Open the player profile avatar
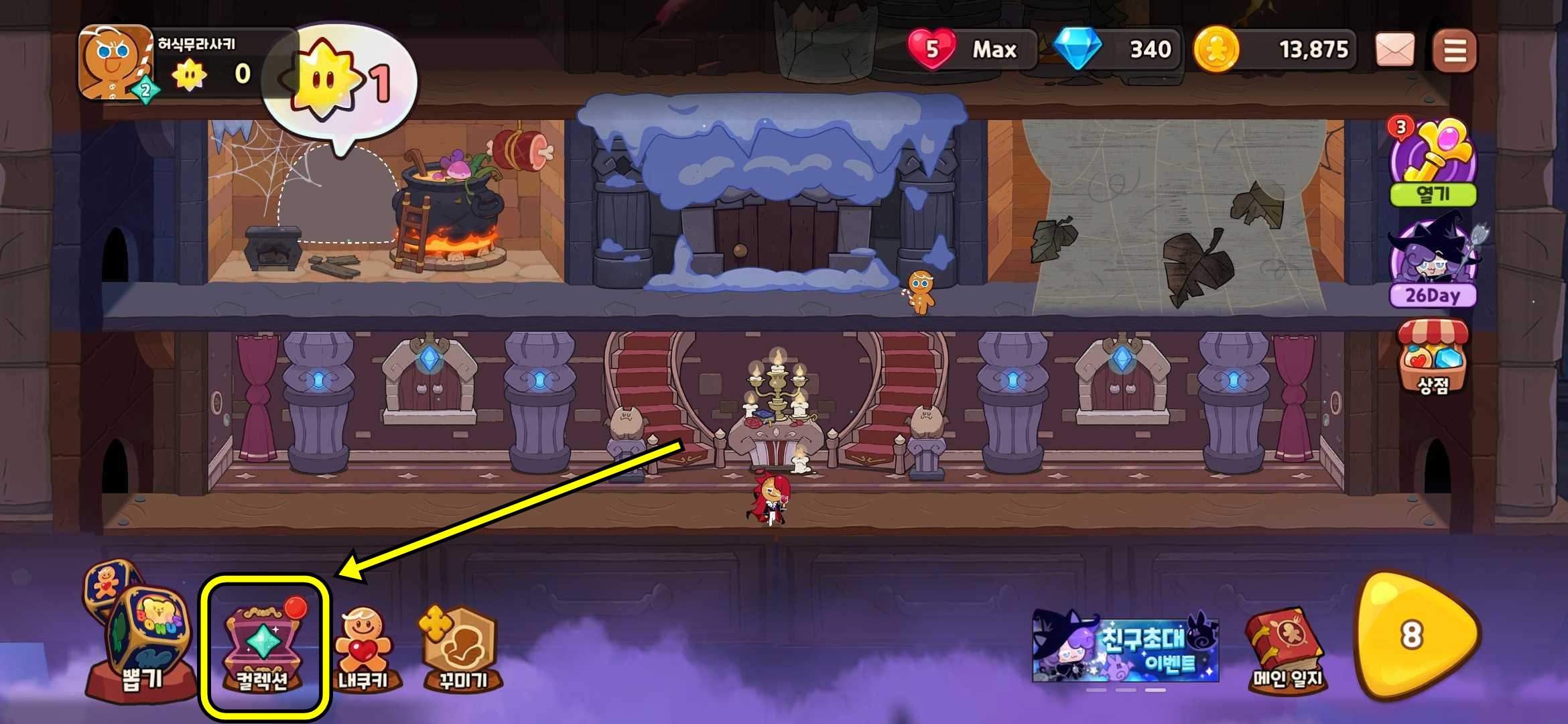The height and width of the screenshot is (724, 1568). (x=115, y=62)
